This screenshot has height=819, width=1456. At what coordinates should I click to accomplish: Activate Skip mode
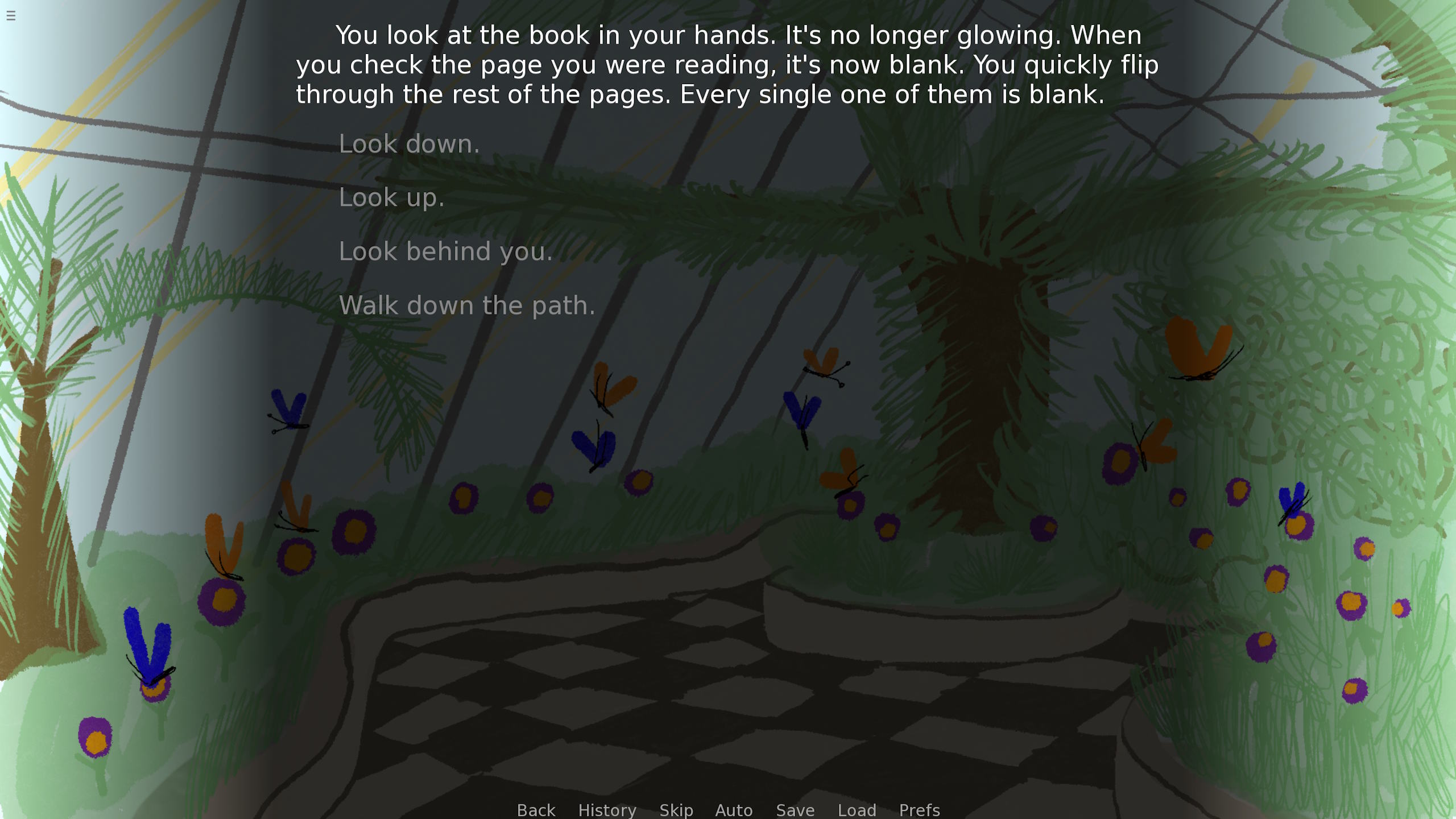pyautogui.click(x=676, y=809)
